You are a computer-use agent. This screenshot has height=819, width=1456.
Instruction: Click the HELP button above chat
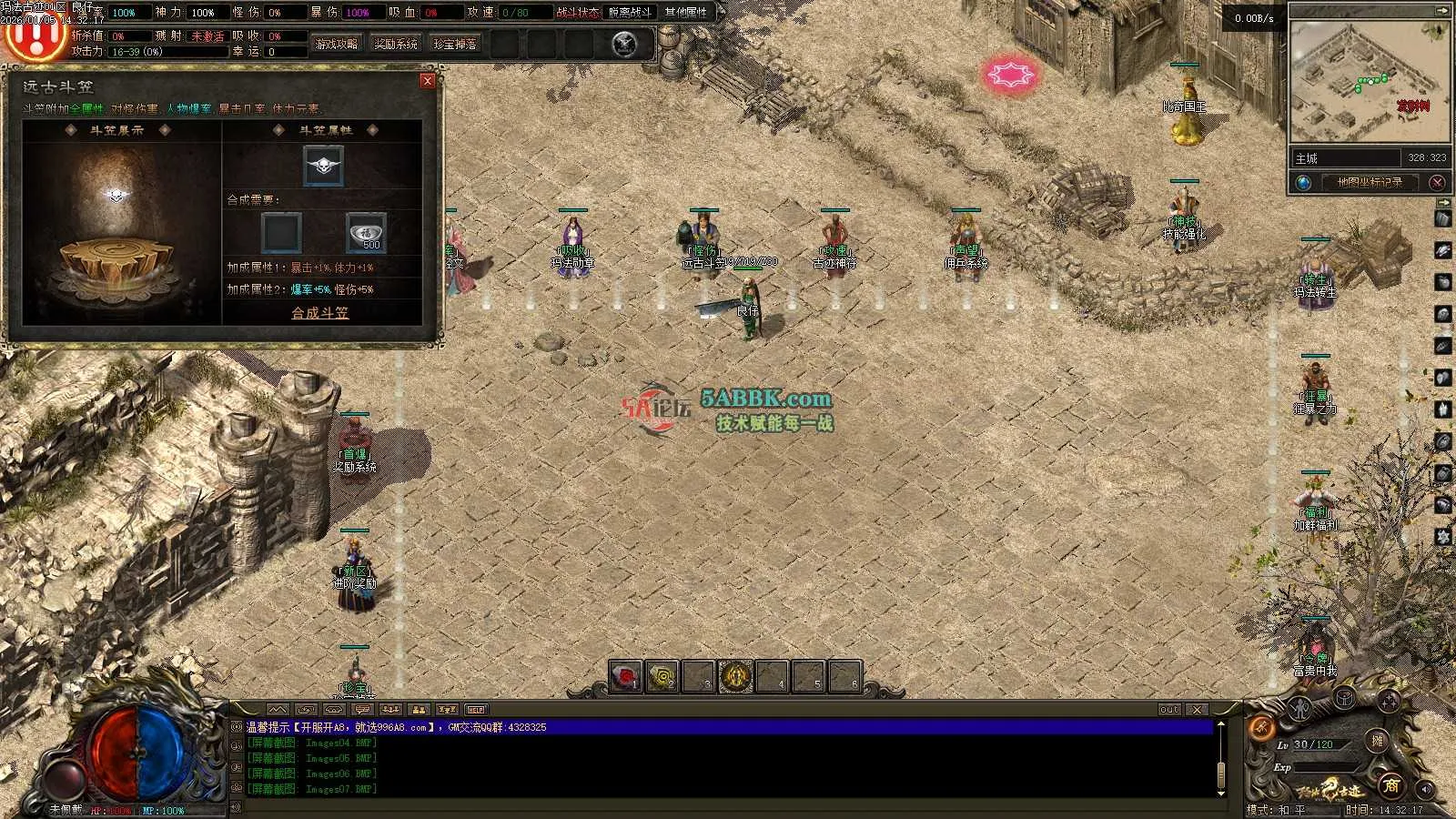[476, 710]
